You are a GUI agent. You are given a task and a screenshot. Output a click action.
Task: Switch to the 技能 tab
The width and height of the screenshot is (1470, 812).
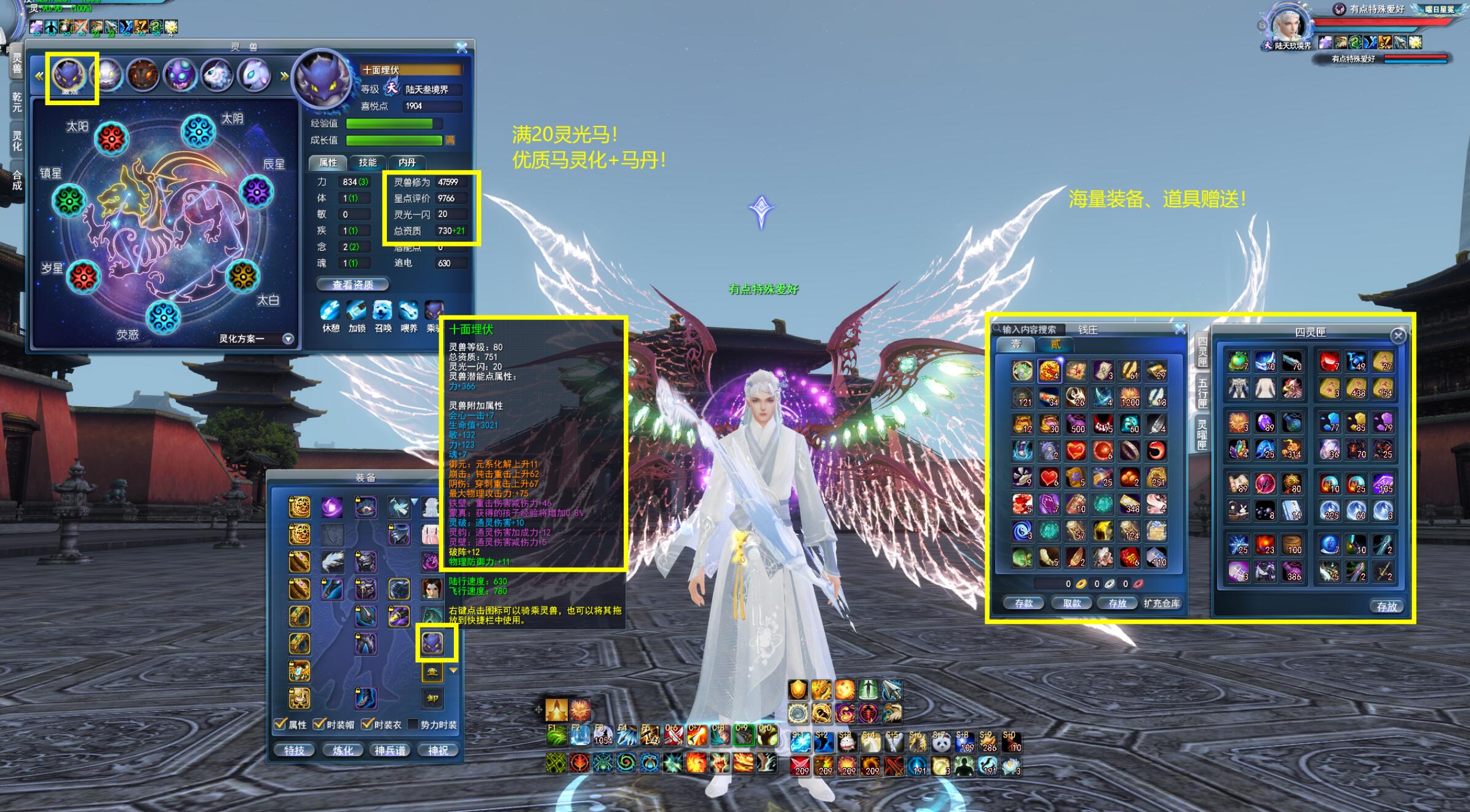pos(368,162)
